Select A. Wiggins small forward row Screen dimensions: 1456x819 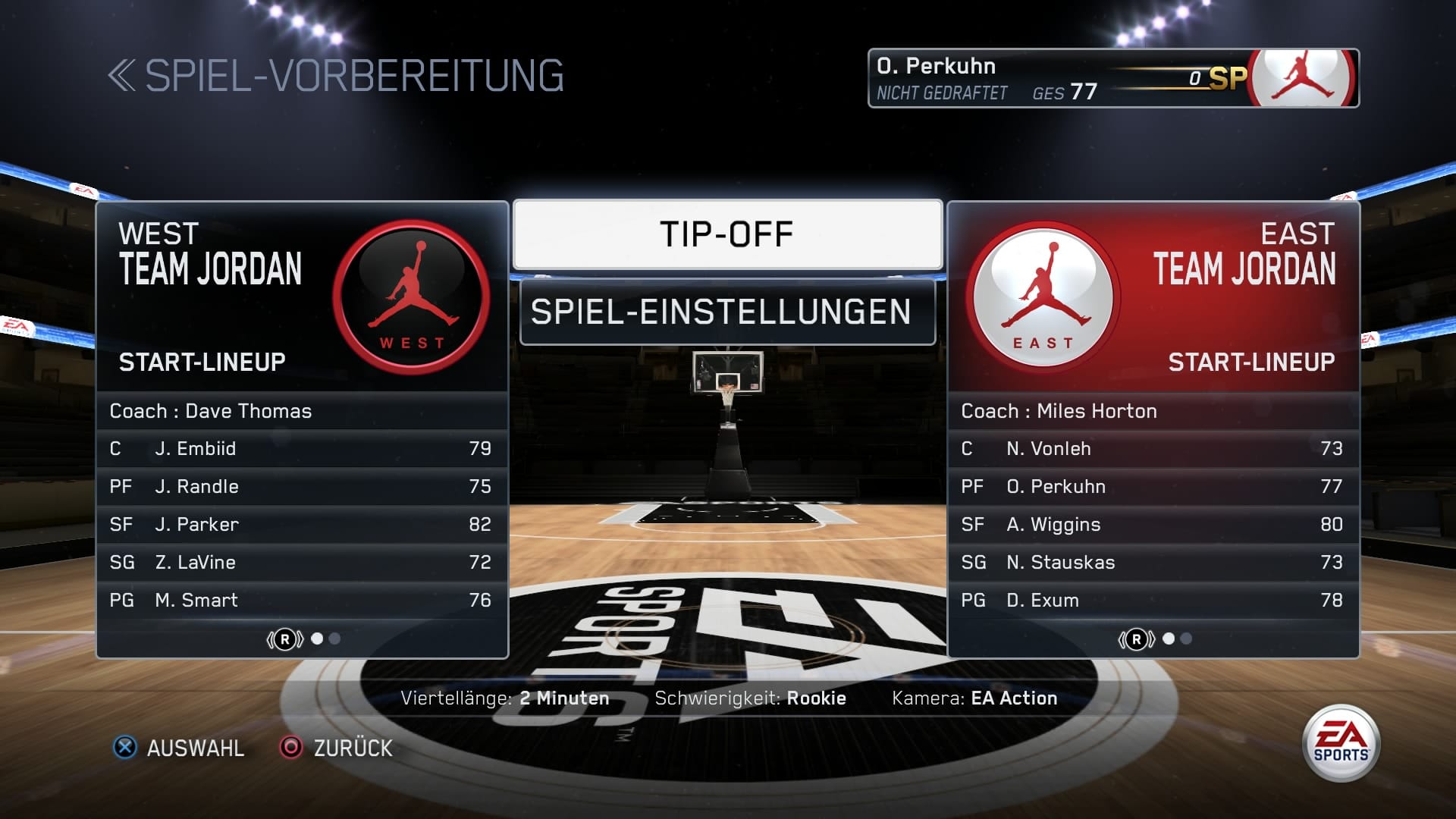tap(1153, 525)
